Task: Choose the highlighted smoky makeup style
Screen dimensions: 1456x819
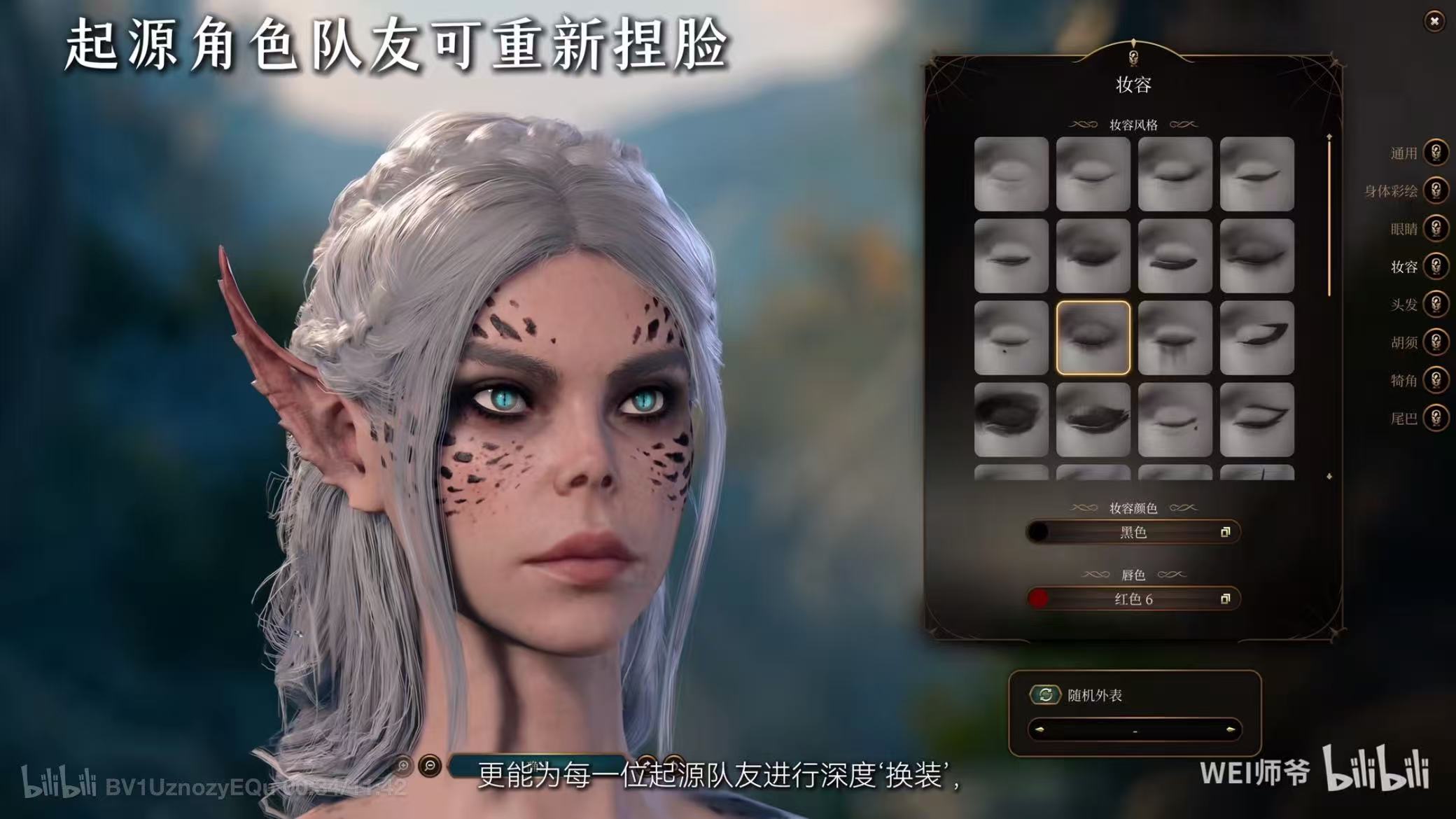Action: coord(1093,338)
